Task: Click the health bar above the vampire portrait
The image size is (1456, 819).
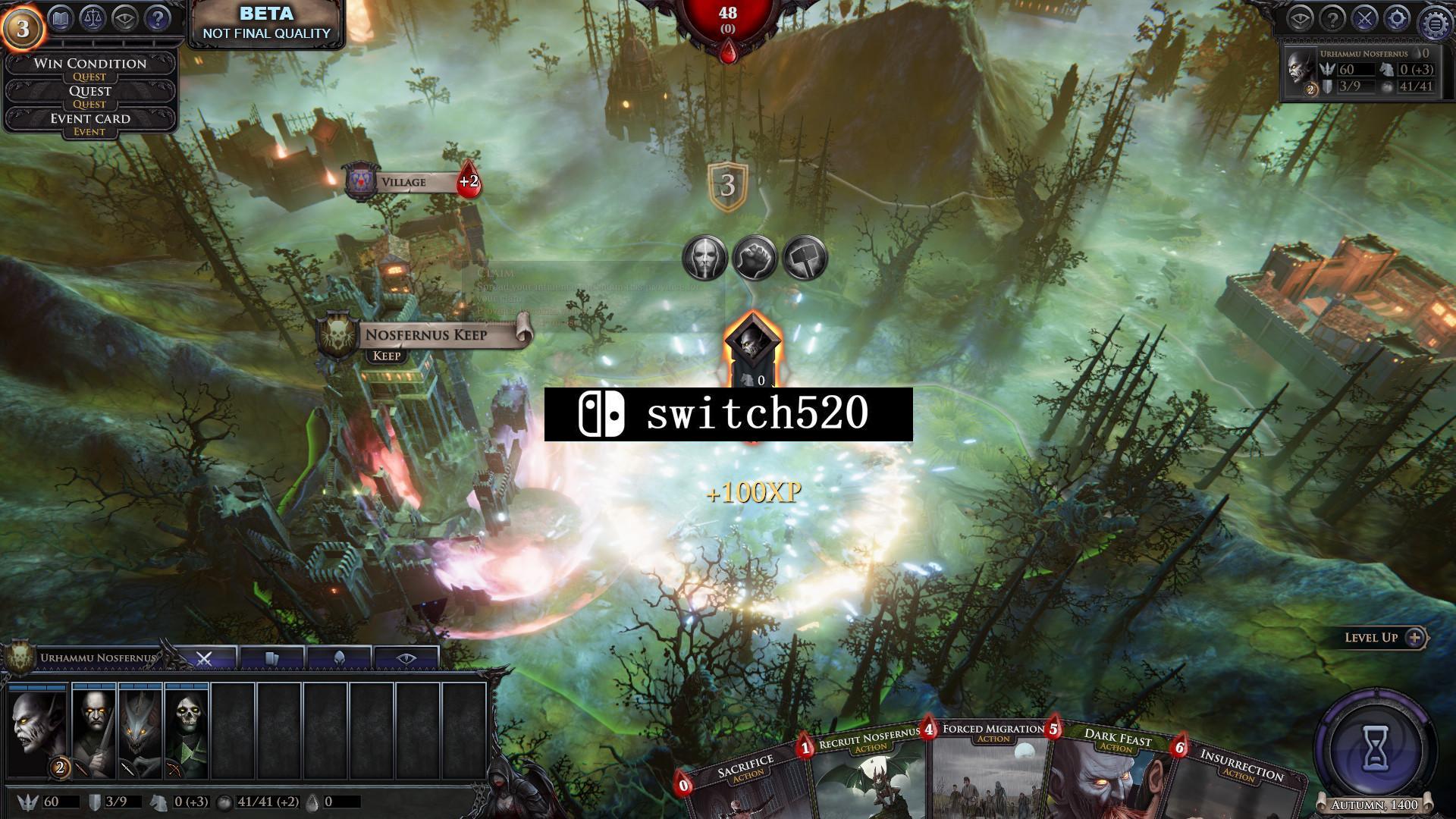Action: (x=36, y=686)
